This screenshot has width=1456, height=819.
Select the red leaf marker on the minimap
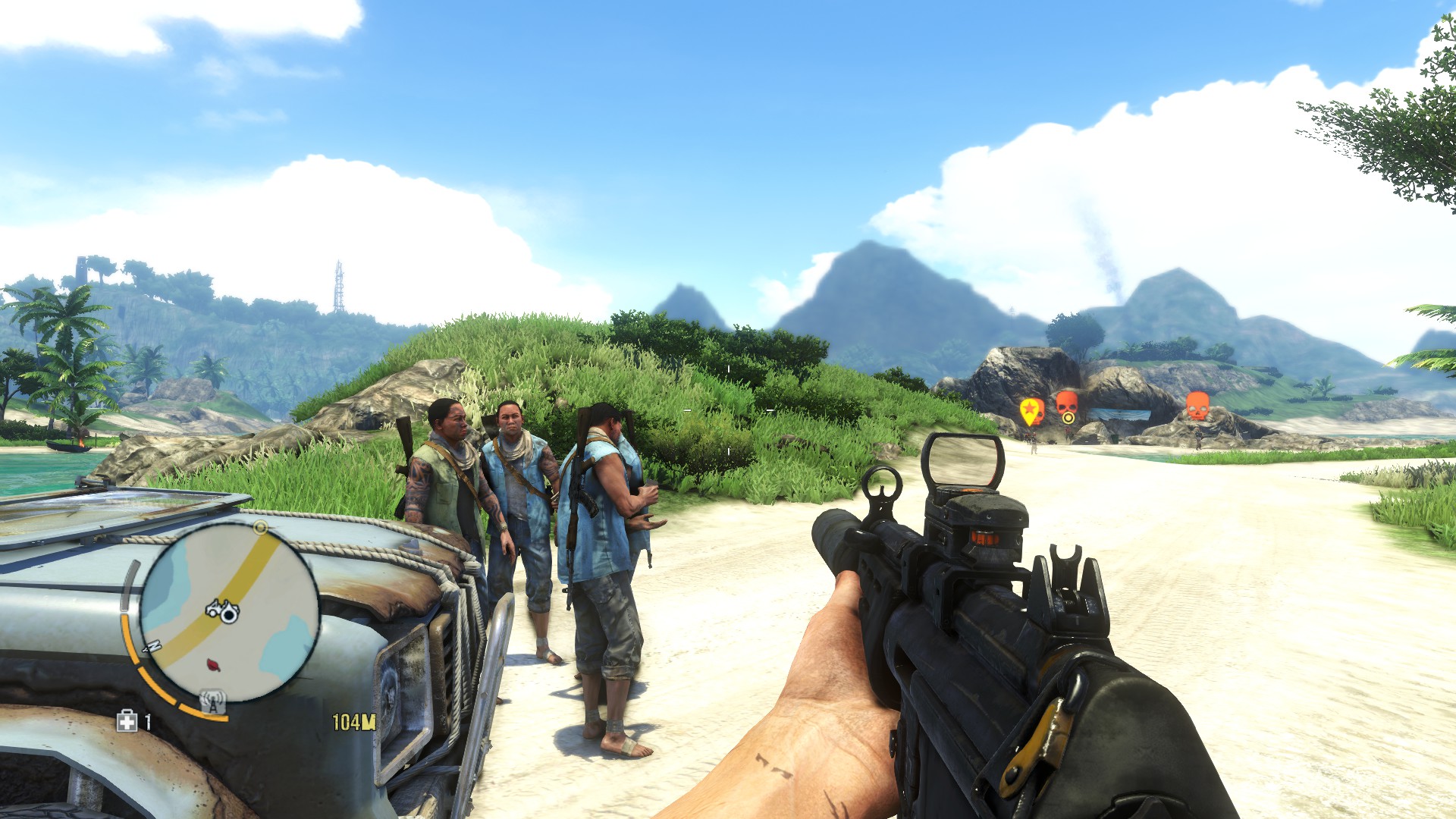[x=215, y=665]
